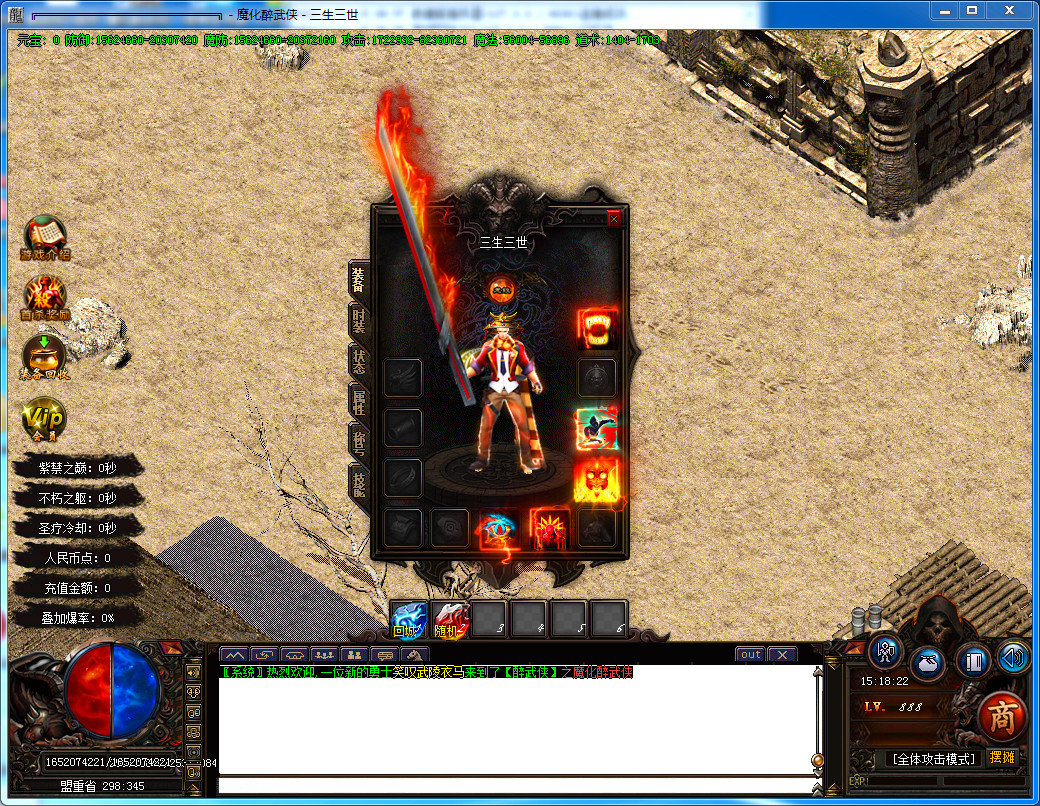The height and width of the screenshot is (806, 1040).
Task: Select the fanged mouth equipment slot
Action: tap(598, 328)
